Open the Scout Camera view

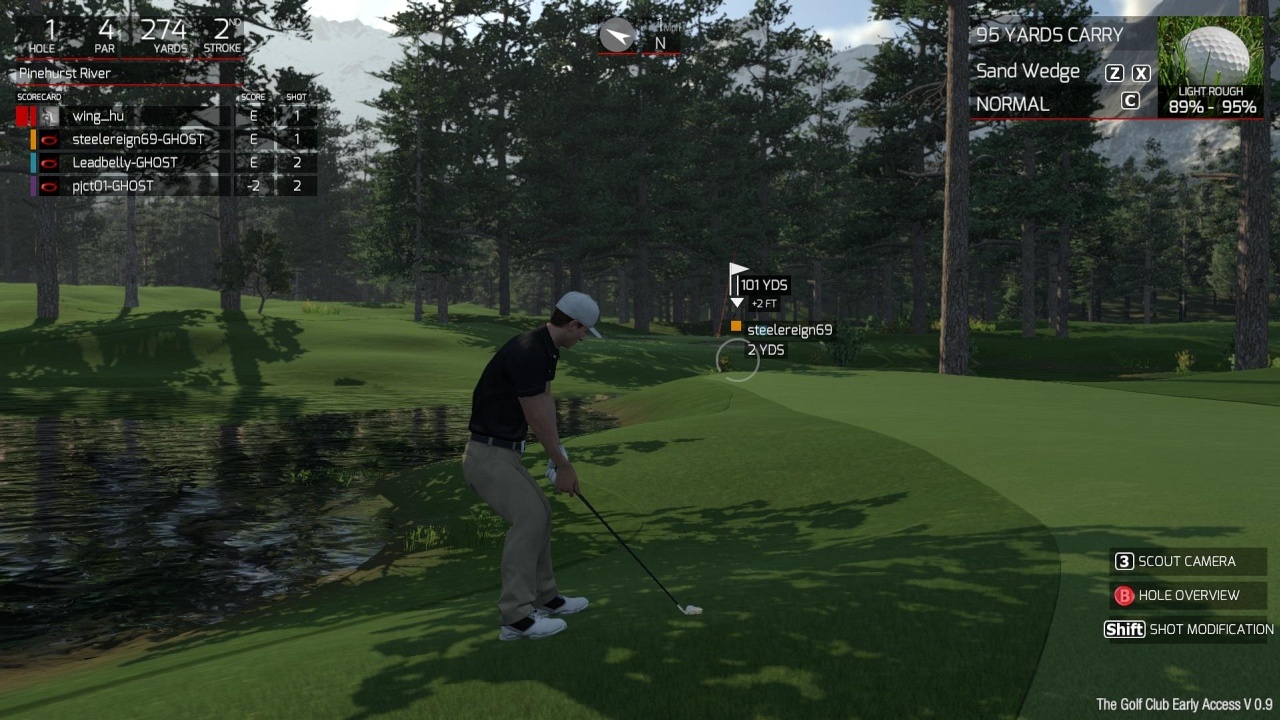point(1186,562)
